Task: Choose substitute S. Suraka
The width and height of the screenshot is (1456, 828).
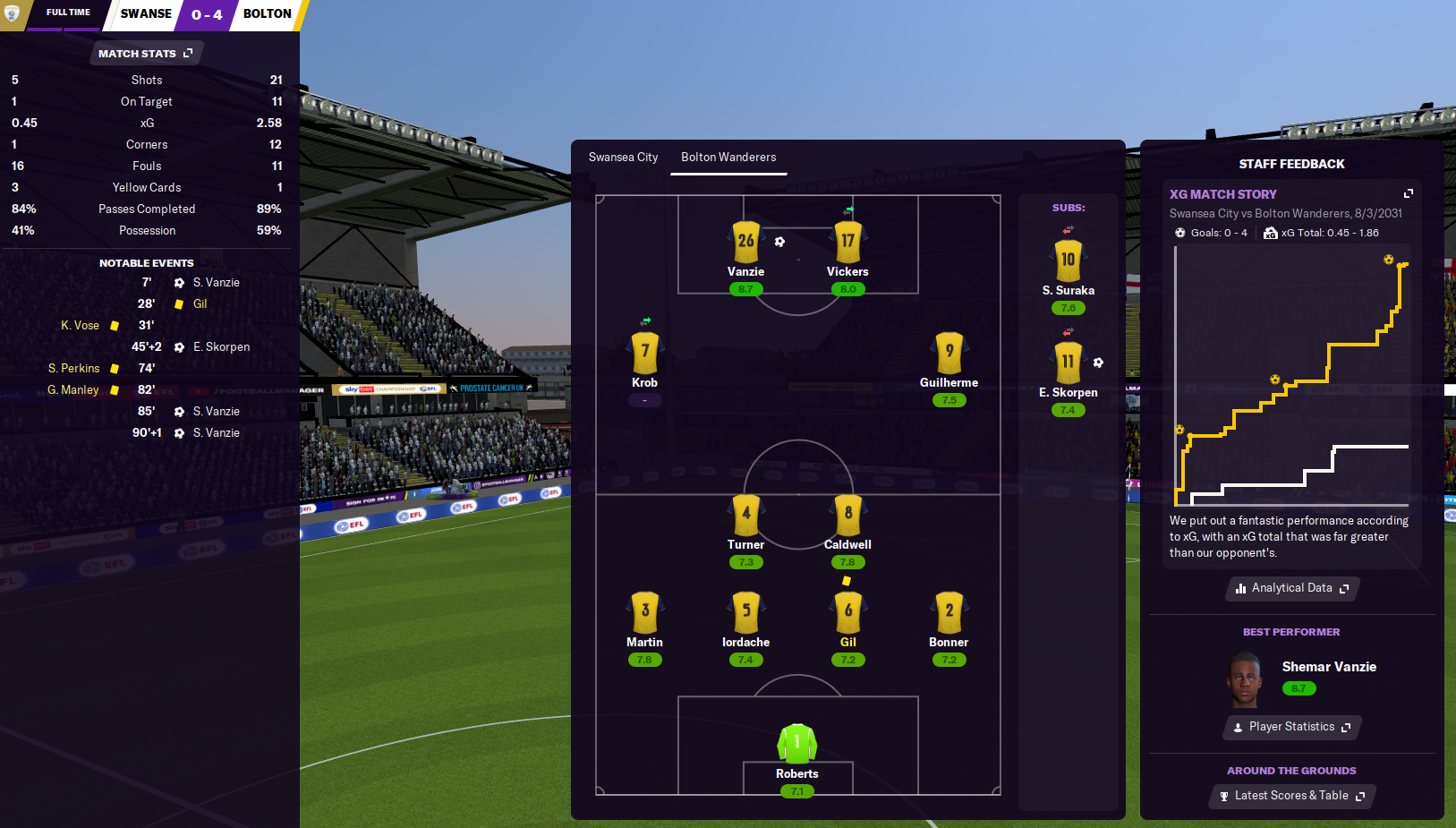Action: pos(1068,261)
